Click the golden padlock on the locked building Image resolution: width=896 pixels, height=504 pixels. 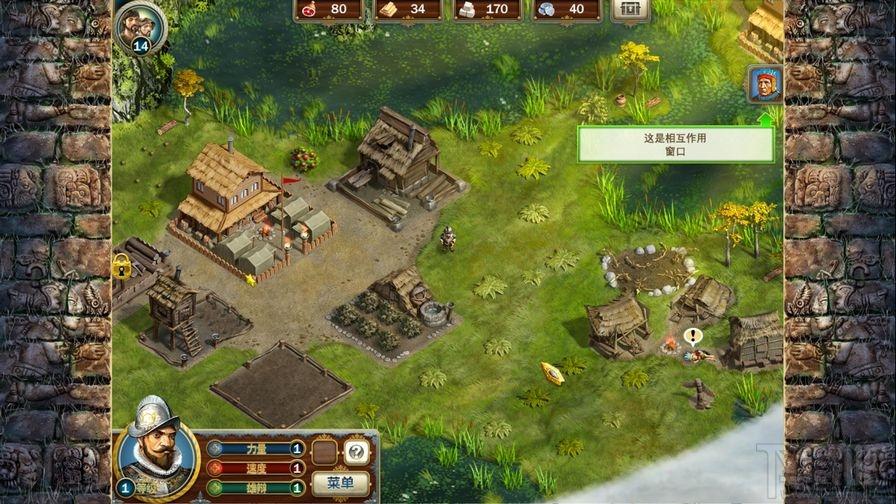click(122, 265)
